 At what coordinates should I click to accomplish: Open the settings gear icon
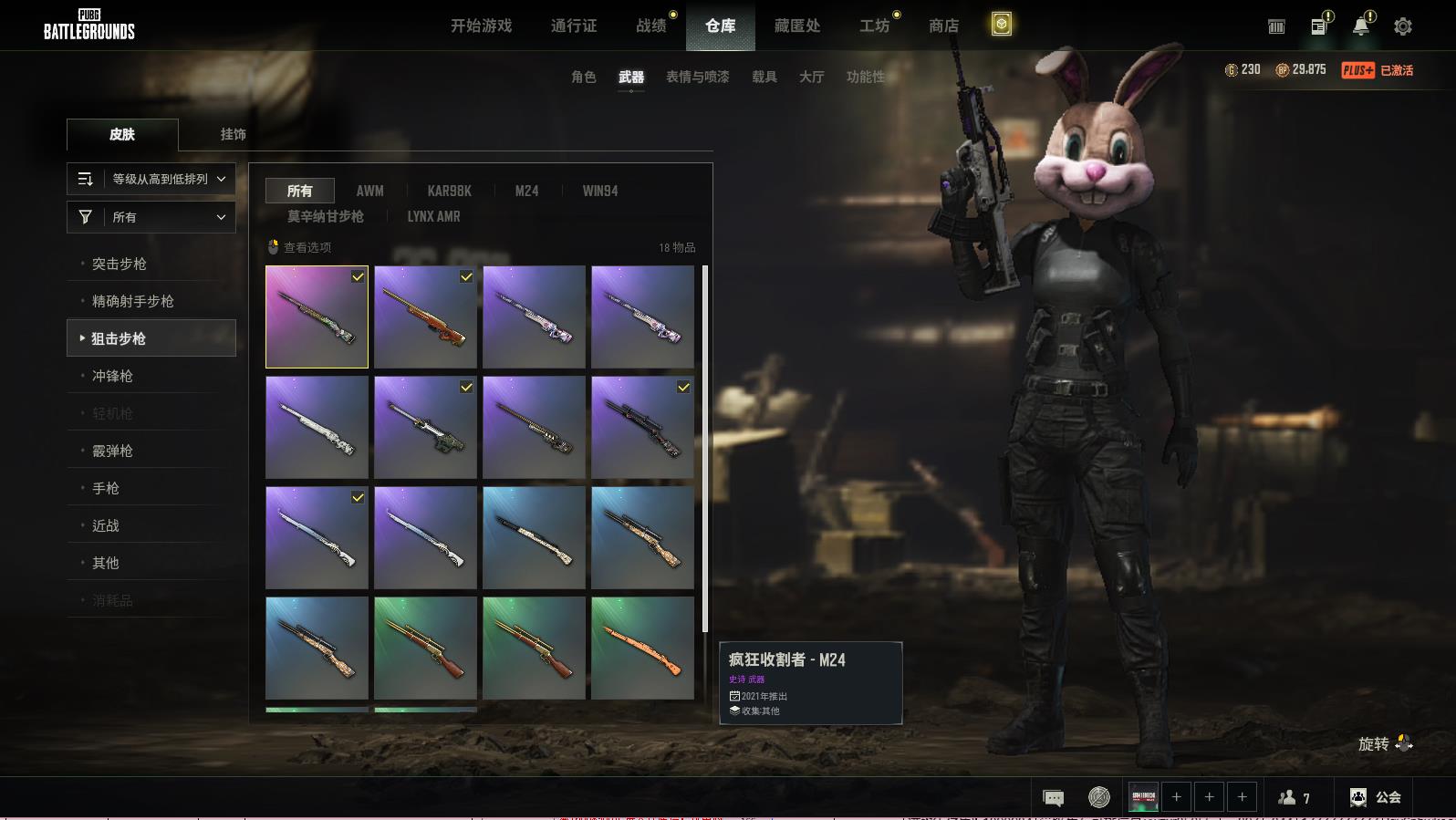(1403, 26)
